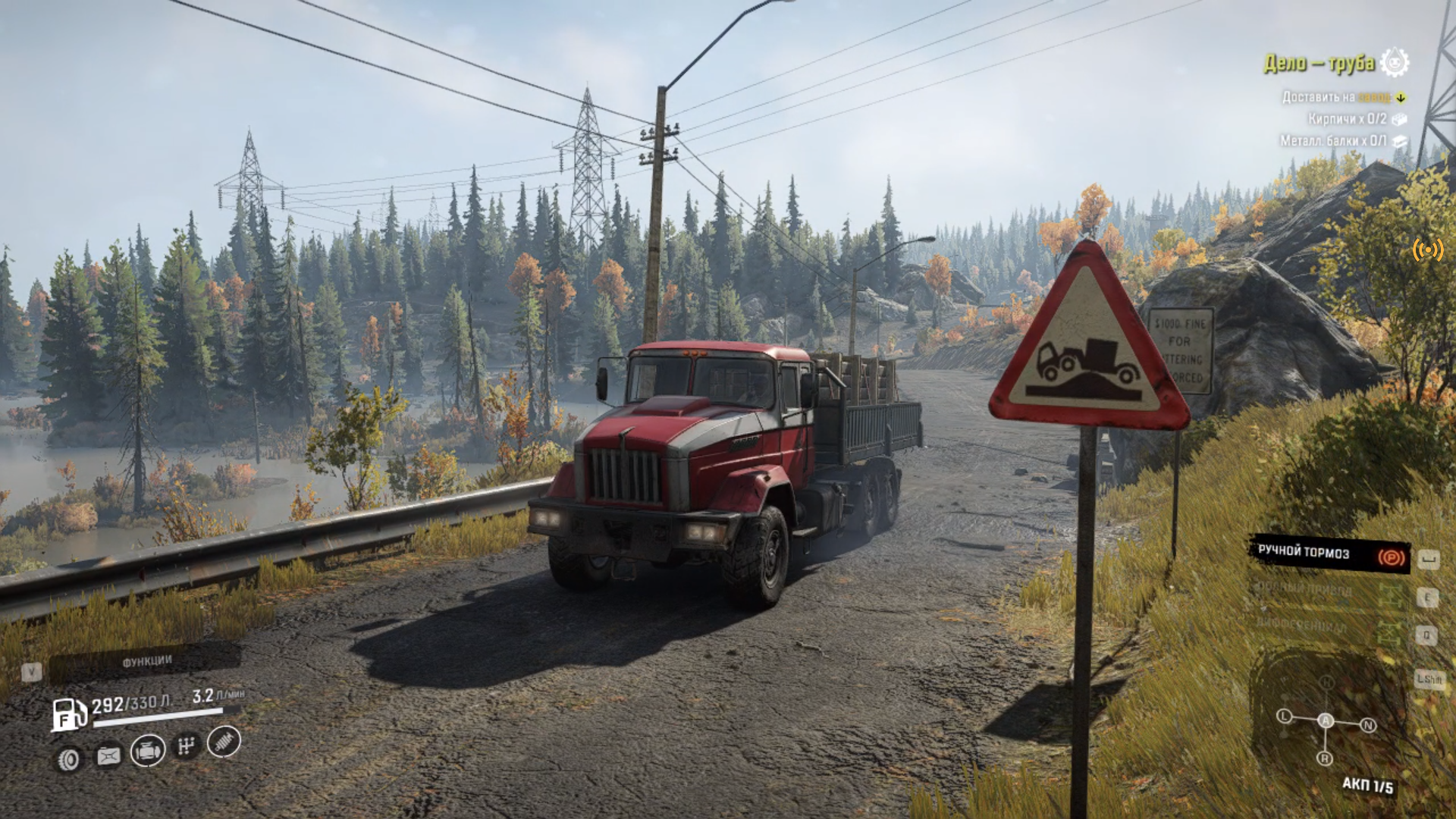Click the engine damage status icon

pyautogui.click(x=148, y=751)
